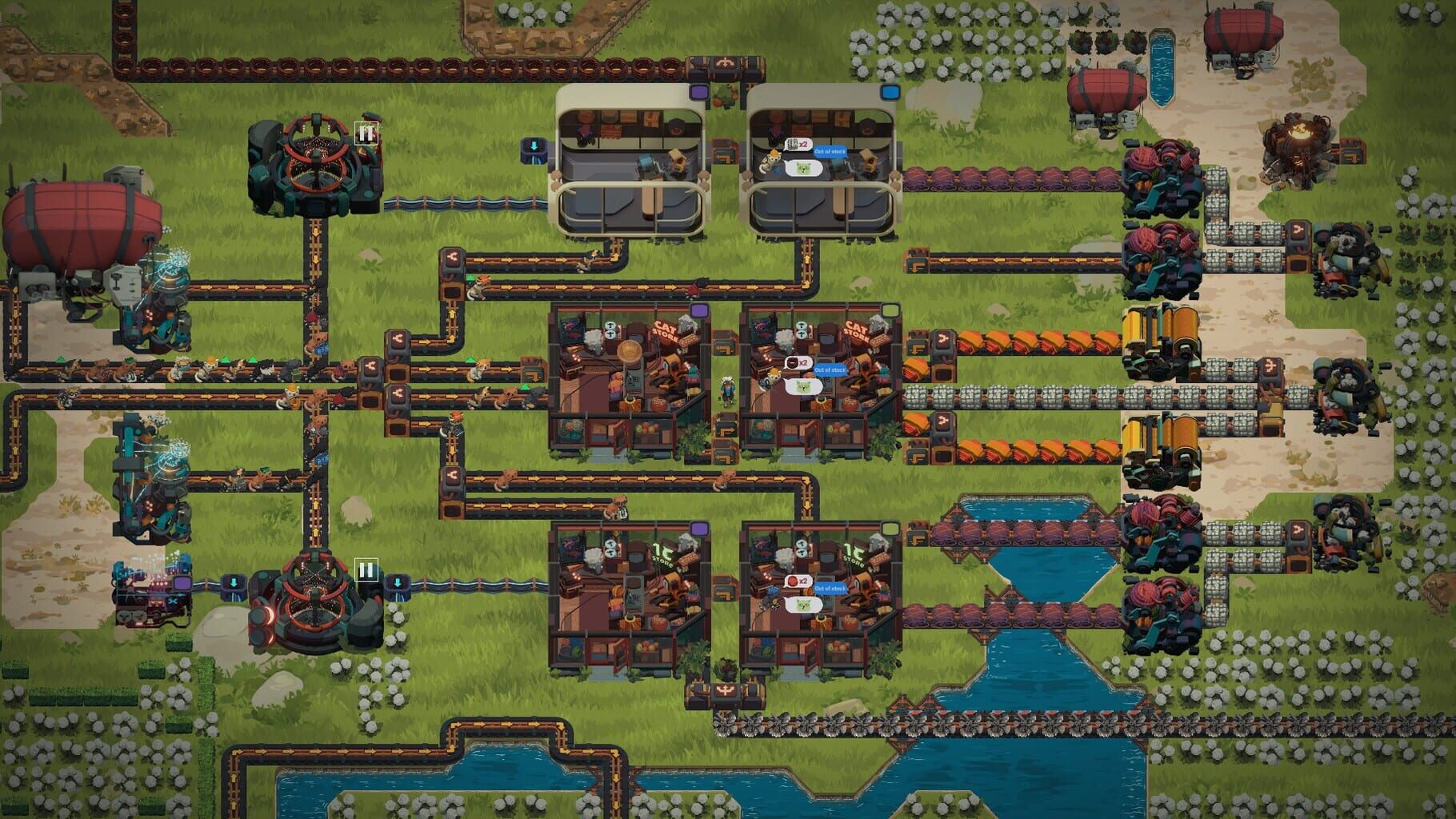Open the Y junction beside the orange yarn belt
Screen dimensions: 1456x819
click(x=942, y=338)
